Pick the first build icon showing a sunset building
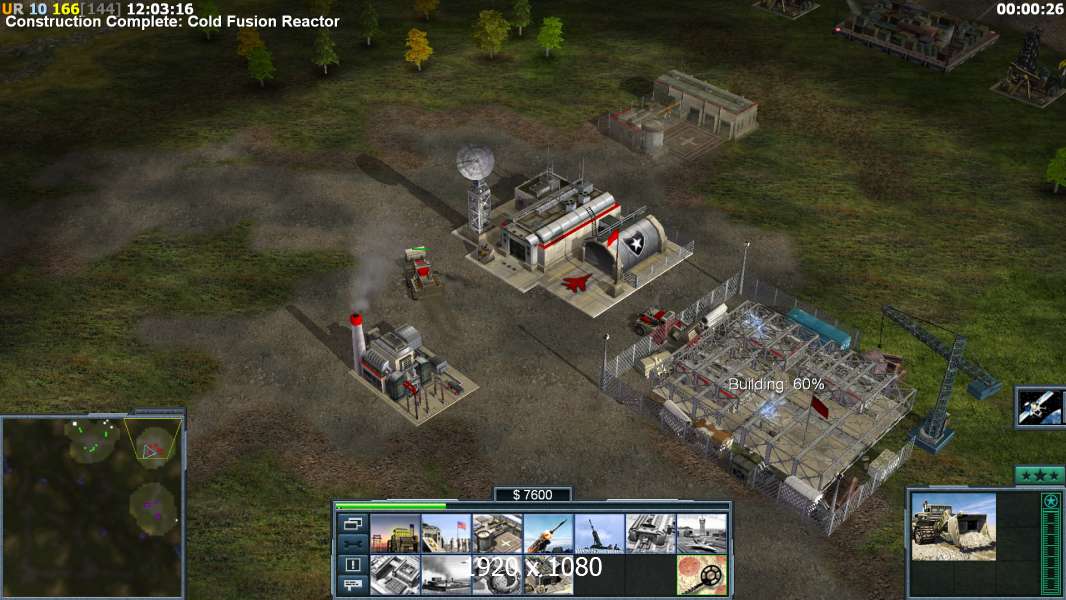1066x600 pixels. pyautogui.click(x=395, y=533)
